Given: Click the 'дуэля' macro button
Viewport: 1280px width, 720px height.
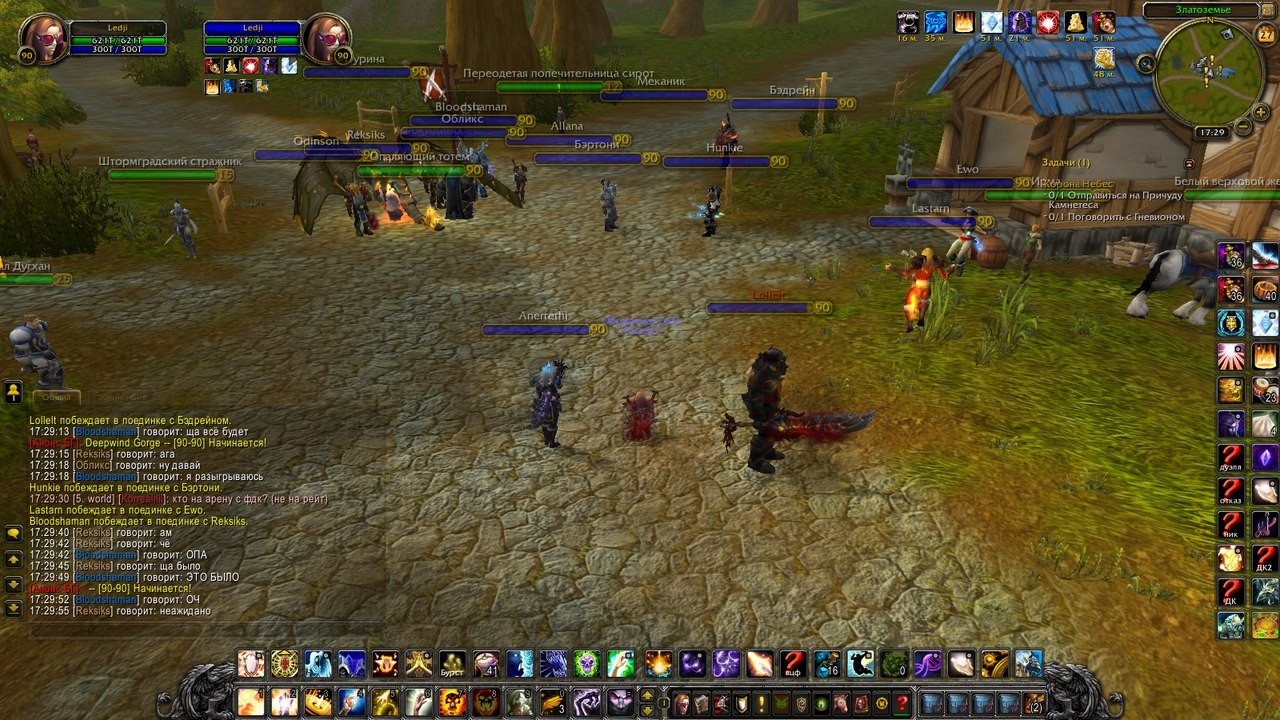Looking at the screenshot, I should tap(1231, 458).
